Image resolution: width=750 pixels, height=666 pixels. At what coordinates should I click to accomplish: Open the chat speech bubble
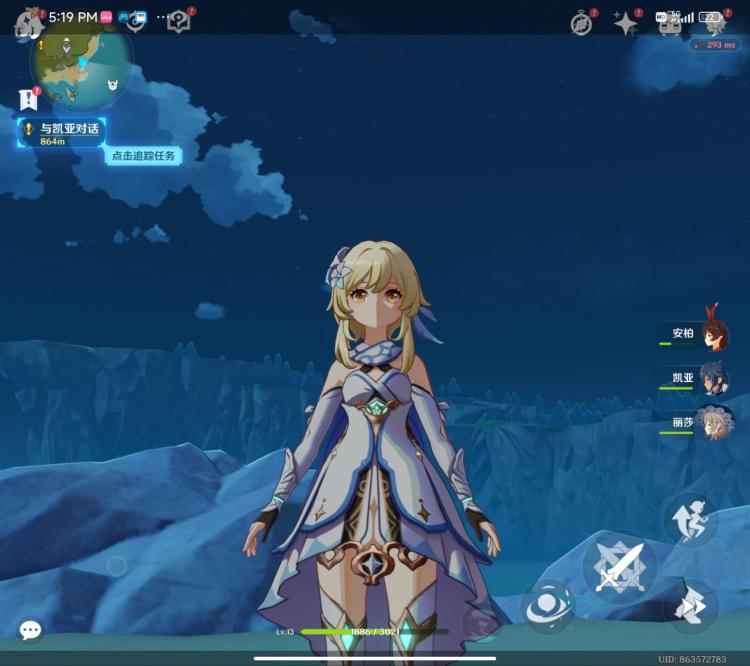point(30,630)
